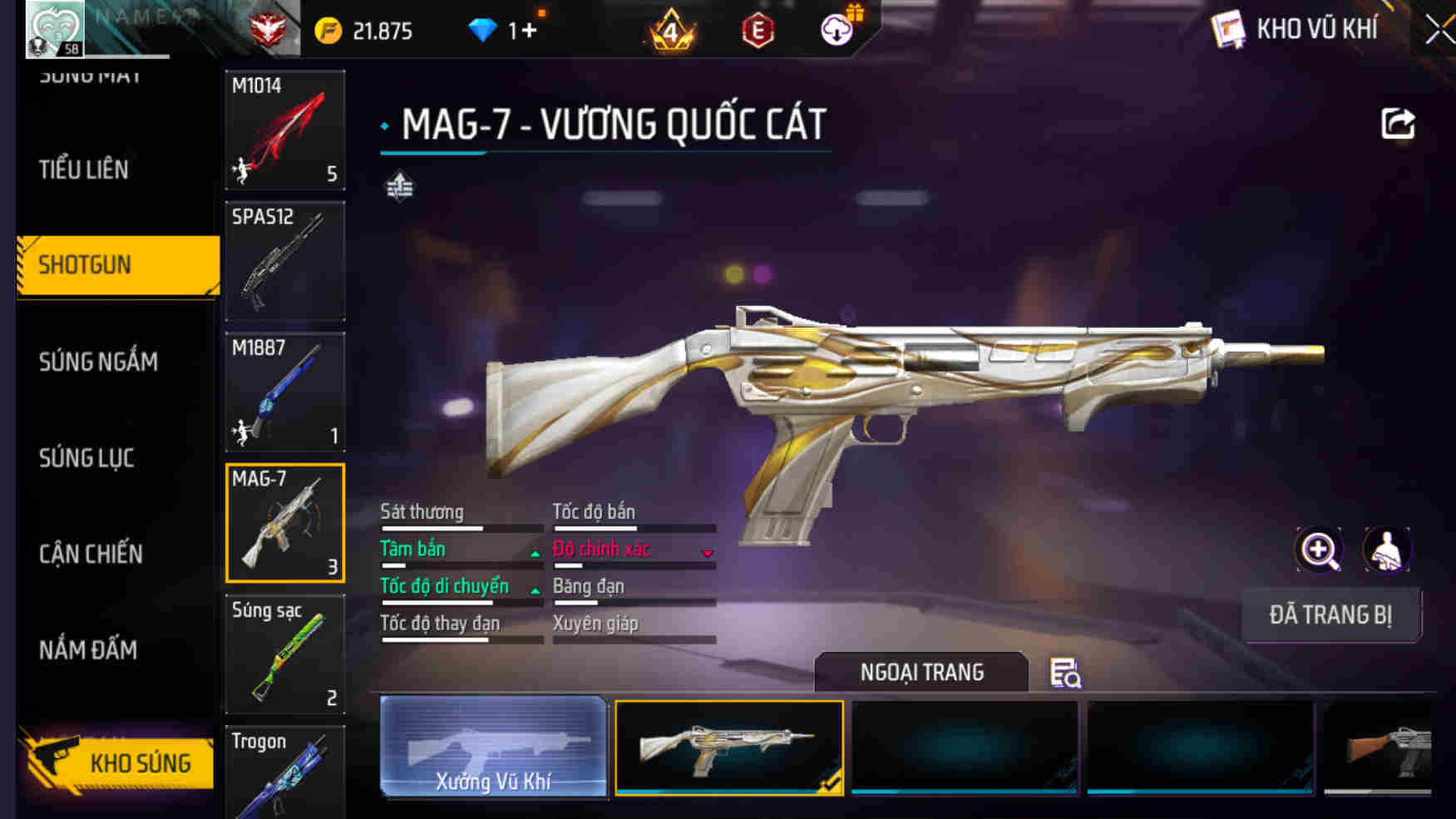Viewport: 1456px width, 819px height.
Task: Select the M1014 shotgun thumbnail
Action: 285,130
